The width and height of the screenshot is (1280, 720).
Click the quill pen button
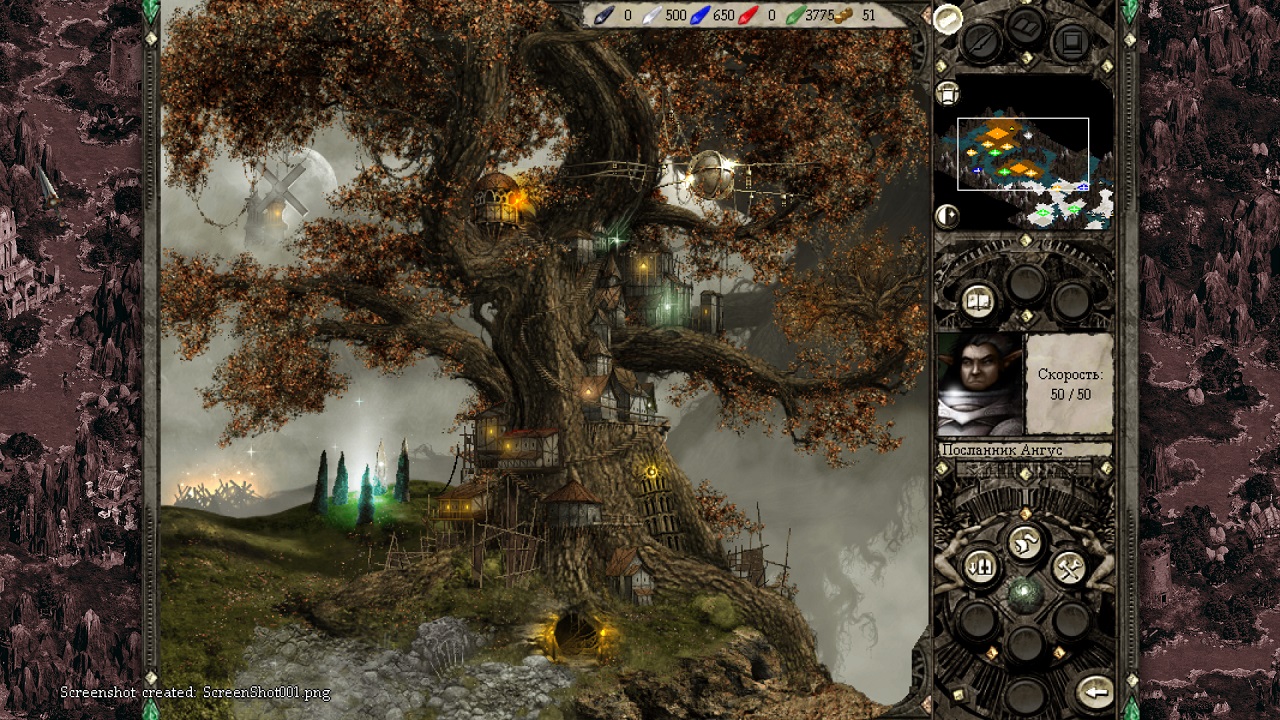pyautogui.click(x=981, y=42)
